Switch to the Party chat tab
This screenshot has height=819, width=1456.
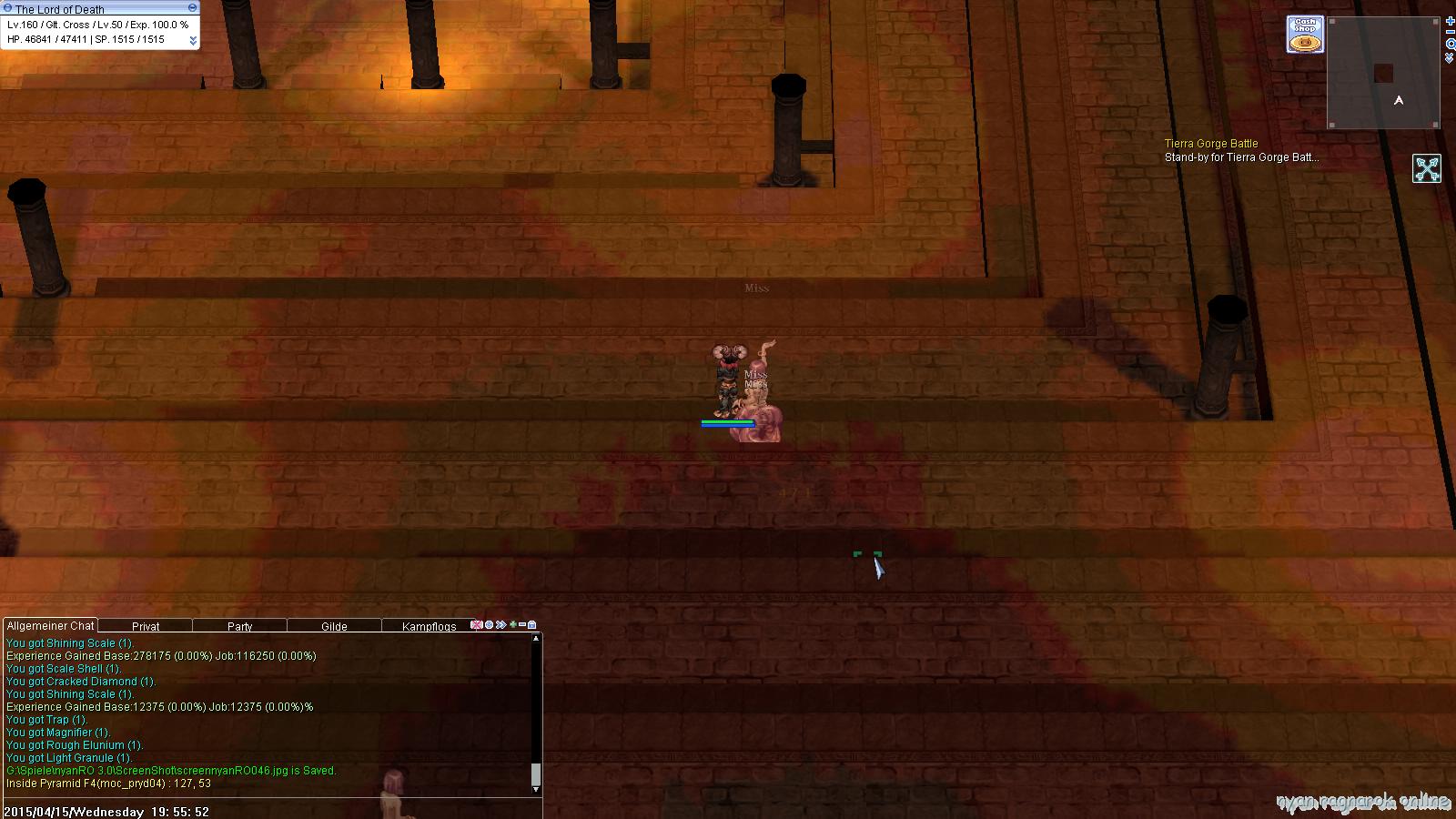click(240, 626)
